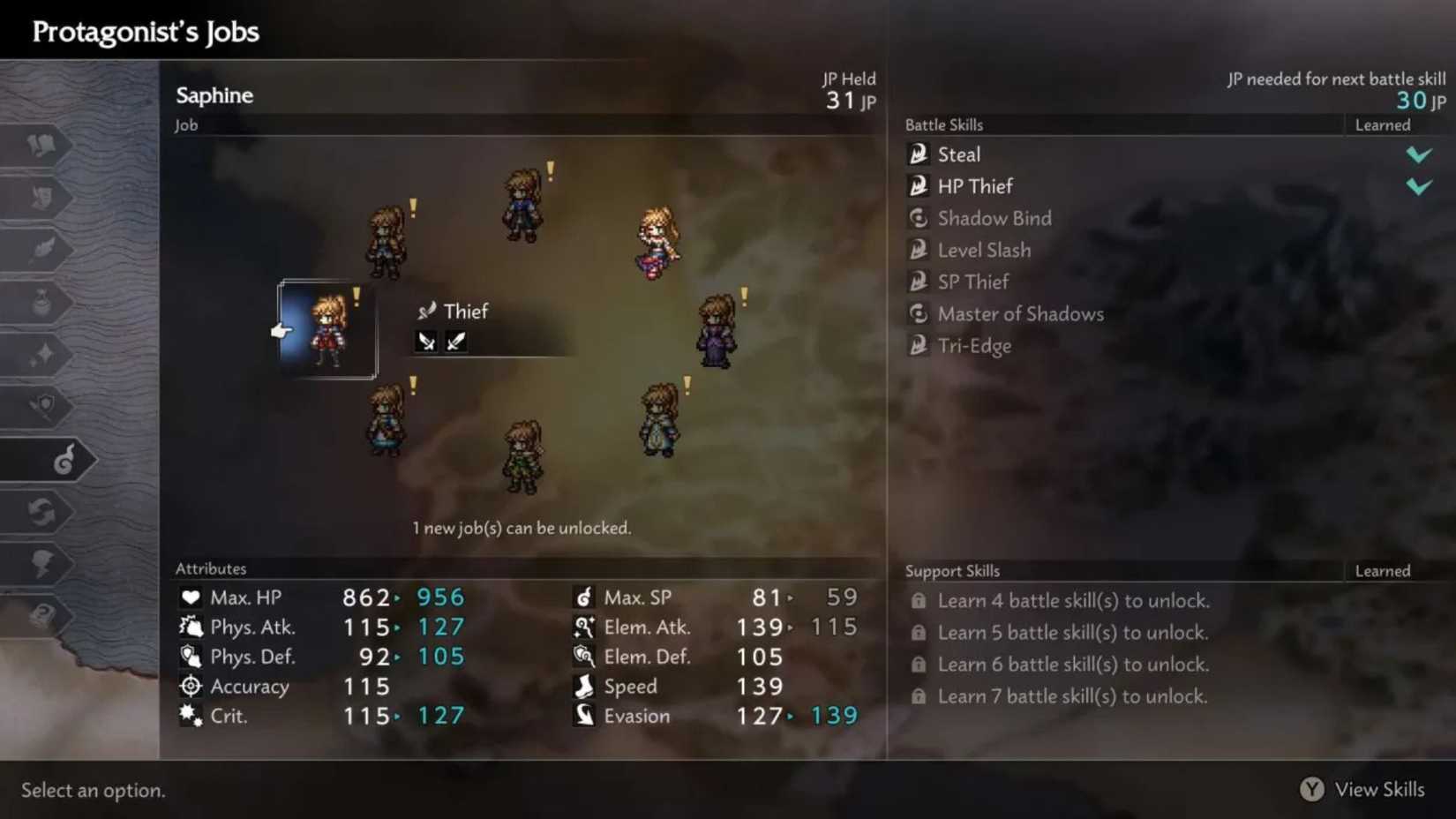Switch to the Battle Skills section header
The width and height of the screenshot is (1456, 819).
tap(943, 124)
